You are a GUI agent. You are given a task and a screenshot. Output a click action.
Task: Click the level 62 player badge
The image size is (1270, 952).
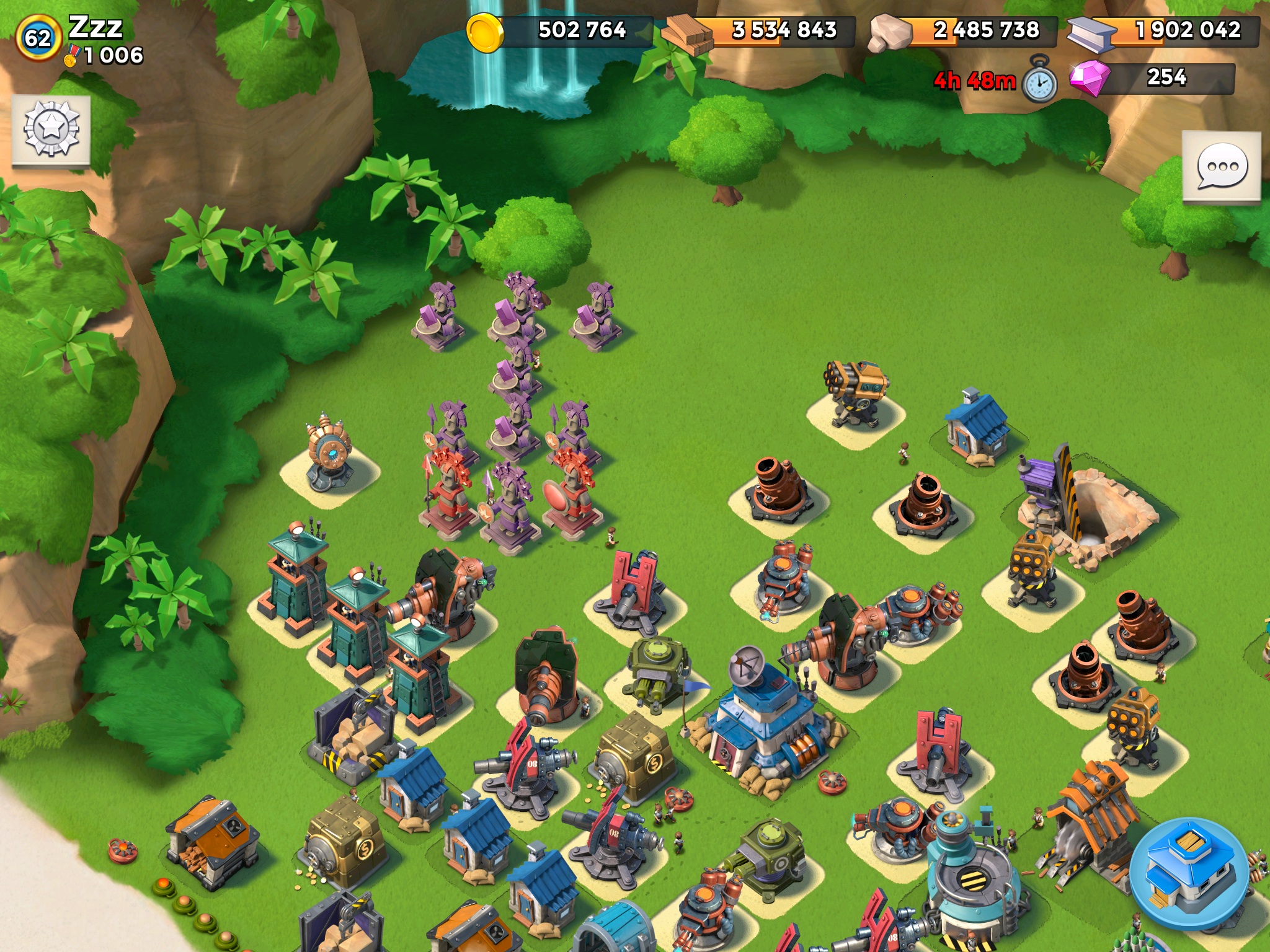point(38,38)
